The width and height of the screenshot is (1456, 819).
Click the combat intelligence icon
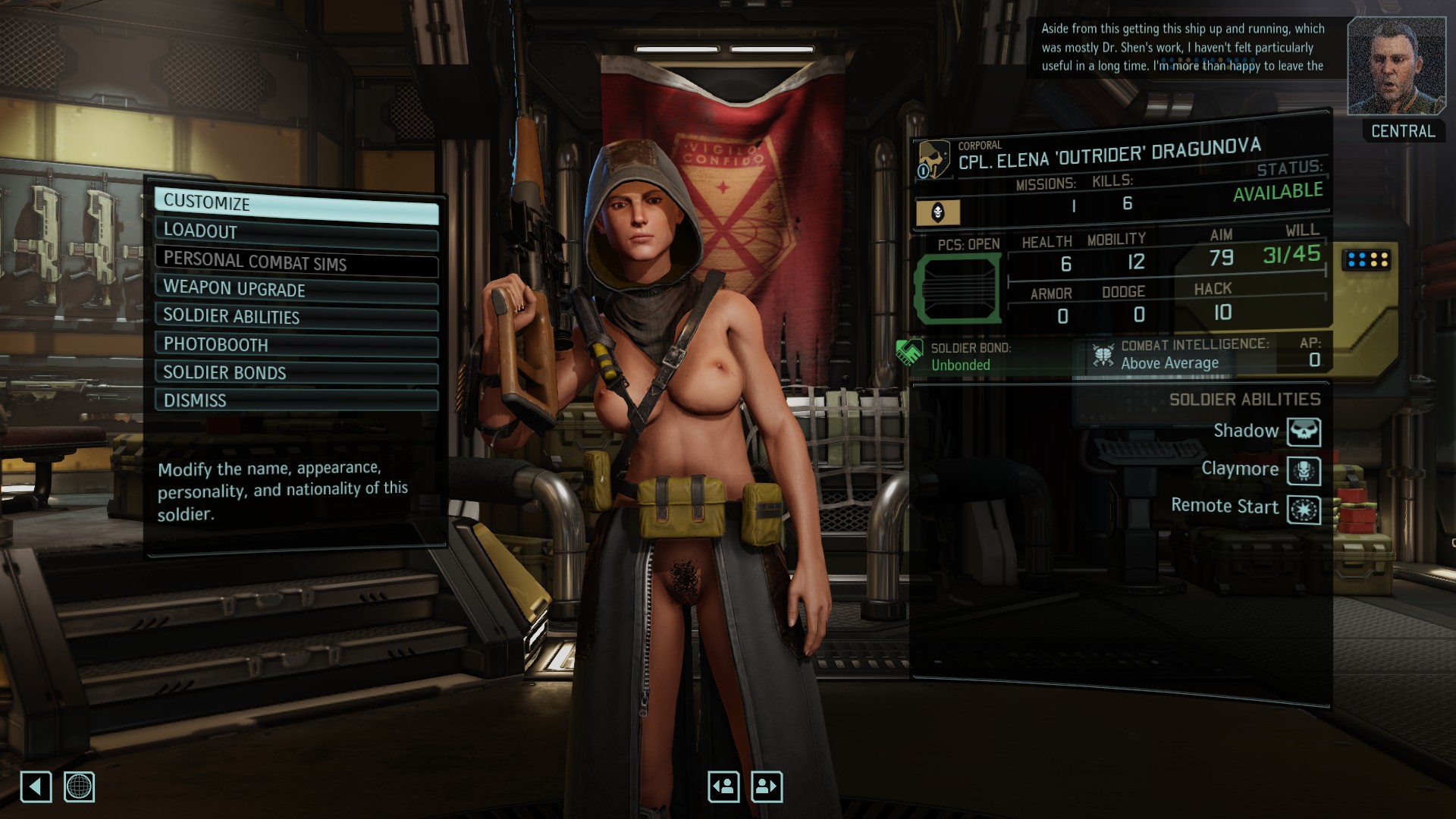coord(1103,355)
